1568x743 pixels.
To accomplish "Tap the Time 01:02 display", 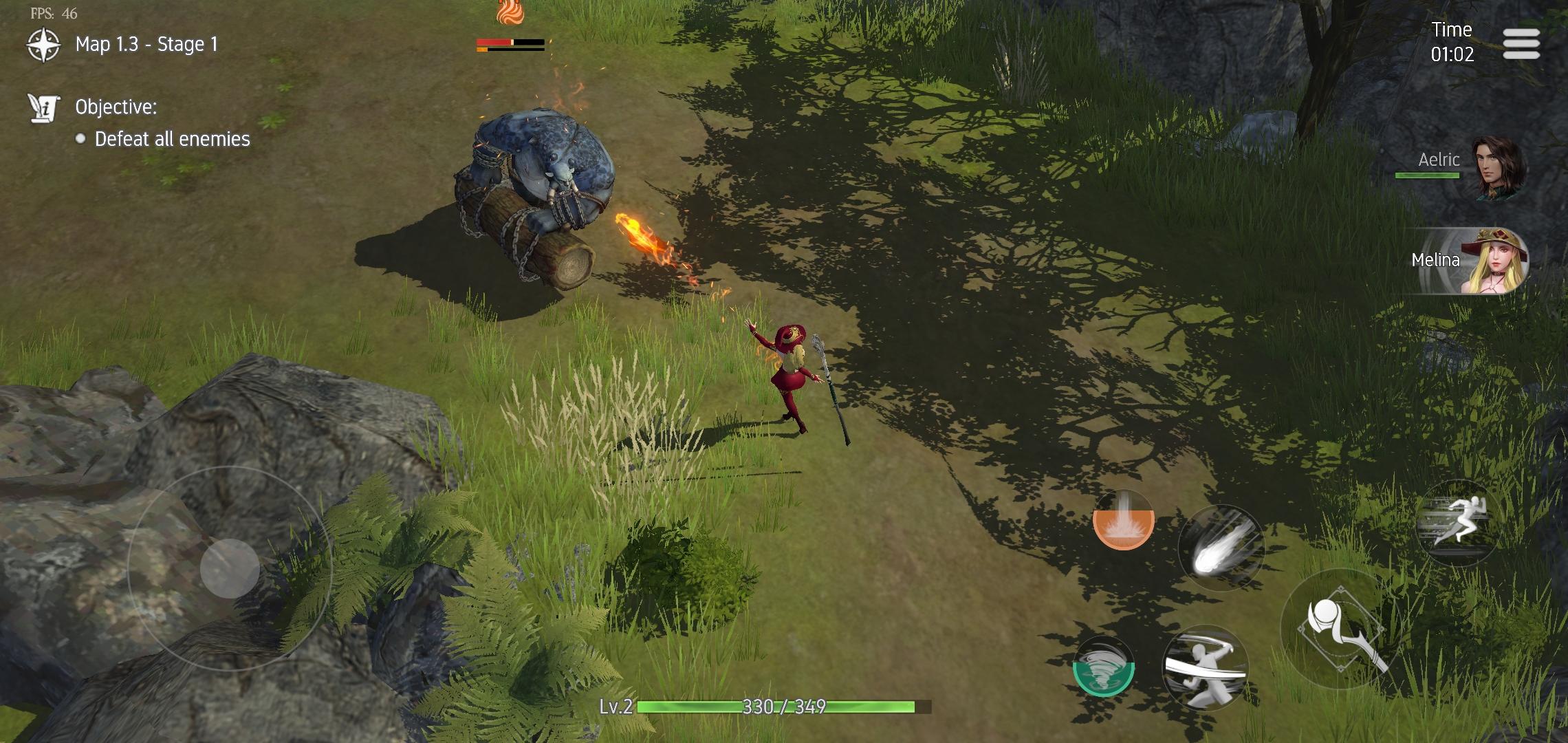I will tap(1451, 43).
